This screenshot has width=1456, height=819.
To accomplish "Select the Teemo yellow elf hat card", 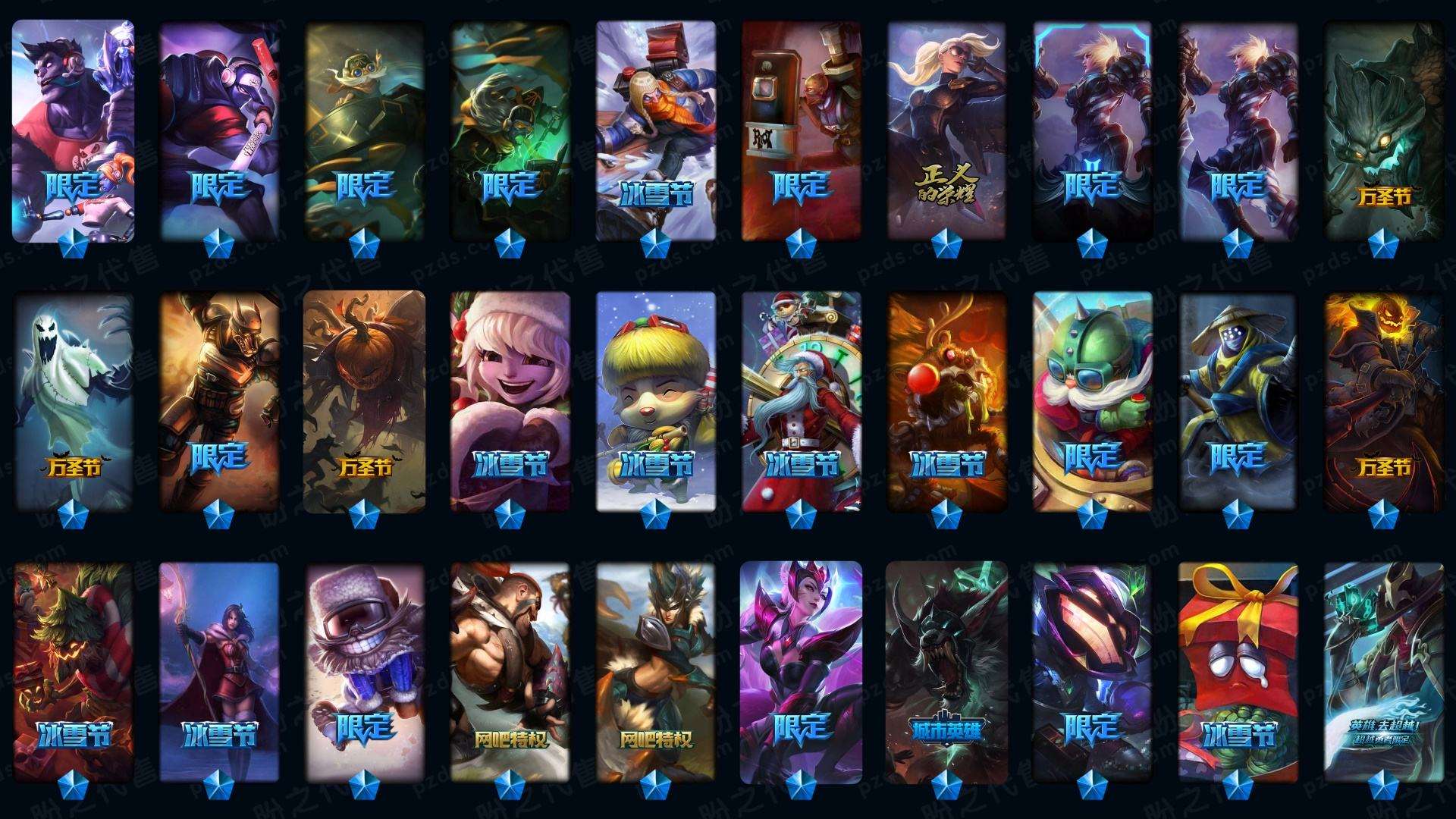I will click(x=656, y=402).
